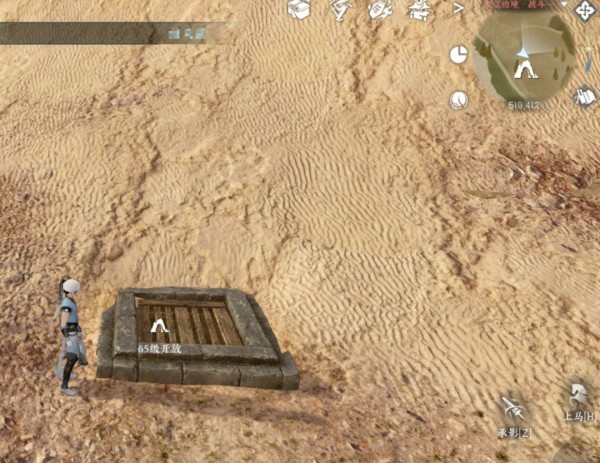Select the pie chart icon beside minimap
The height and width of the screenshot is (463, 600).
click(459, 54)
